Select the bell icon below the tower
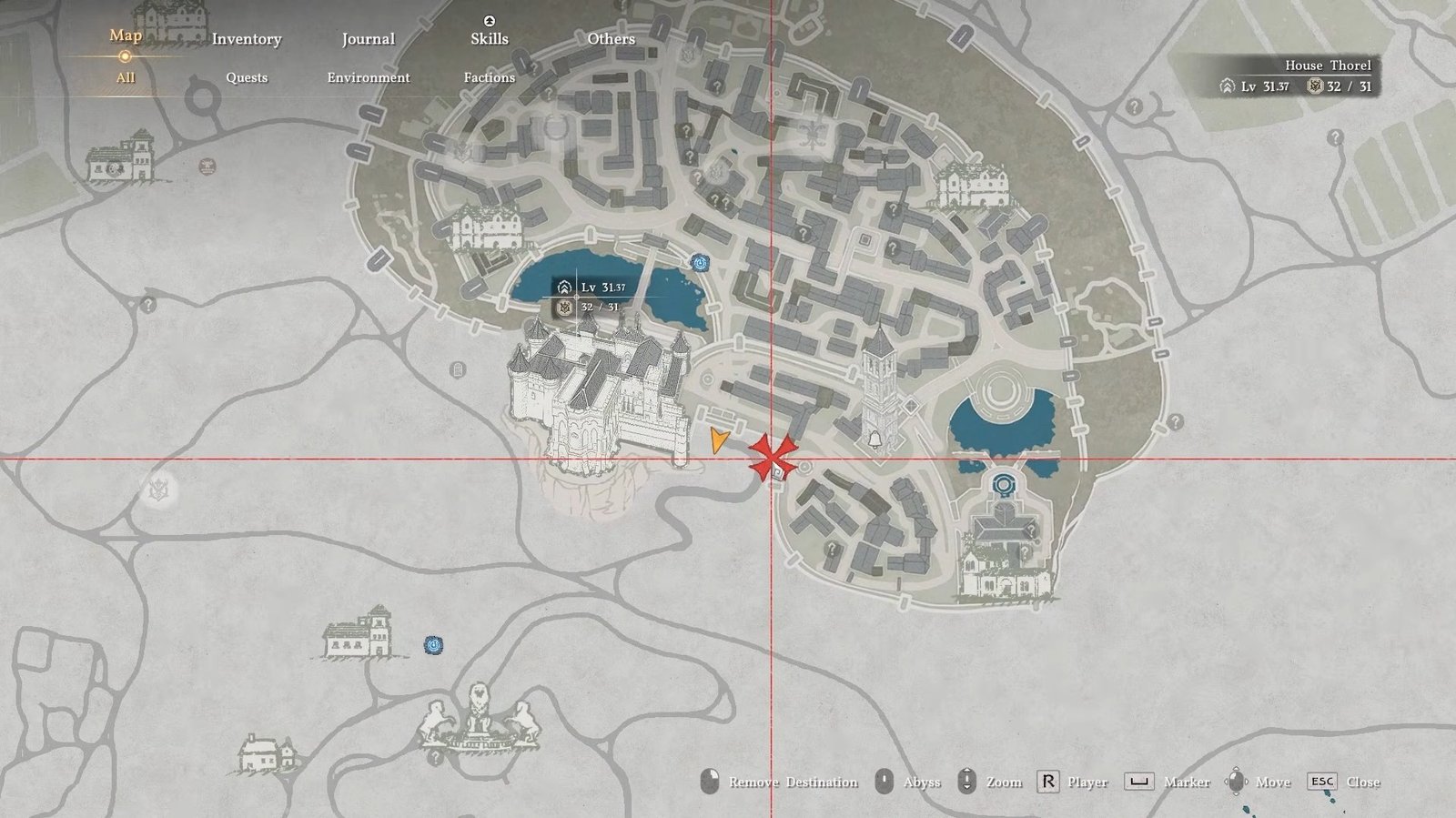Image resolution: width=1456 pixels, height=818 pixels. 875,440
